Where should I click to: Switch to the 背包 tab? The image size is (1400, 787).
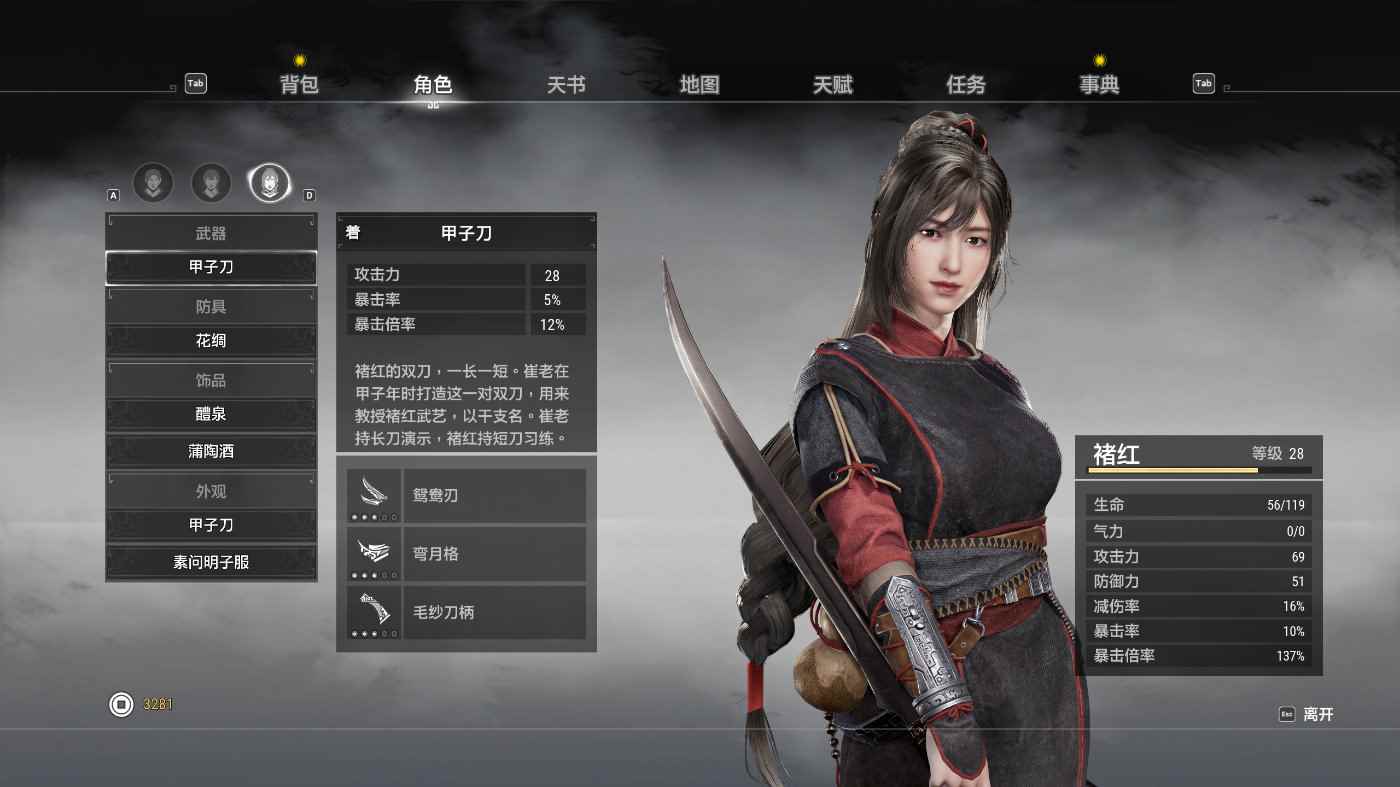(x=300, y=85)
